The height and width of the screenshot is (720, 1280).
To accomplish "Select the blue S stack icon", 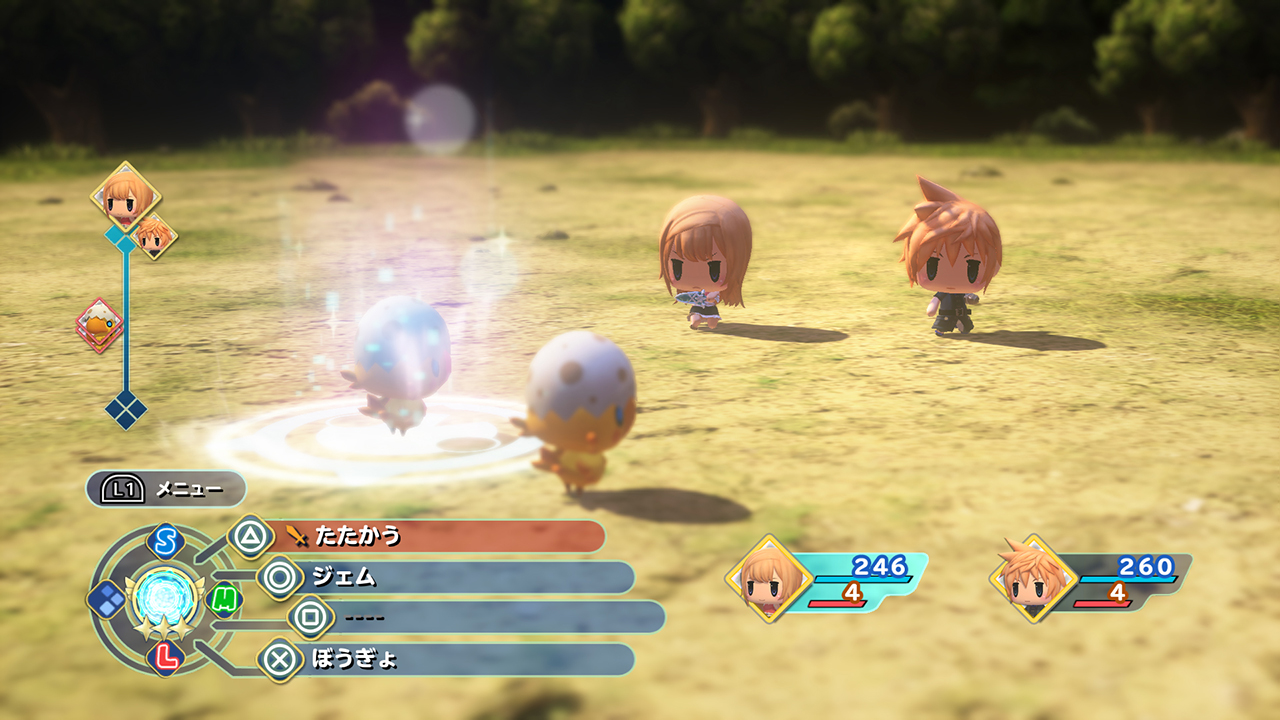I will tap(164, 542).
